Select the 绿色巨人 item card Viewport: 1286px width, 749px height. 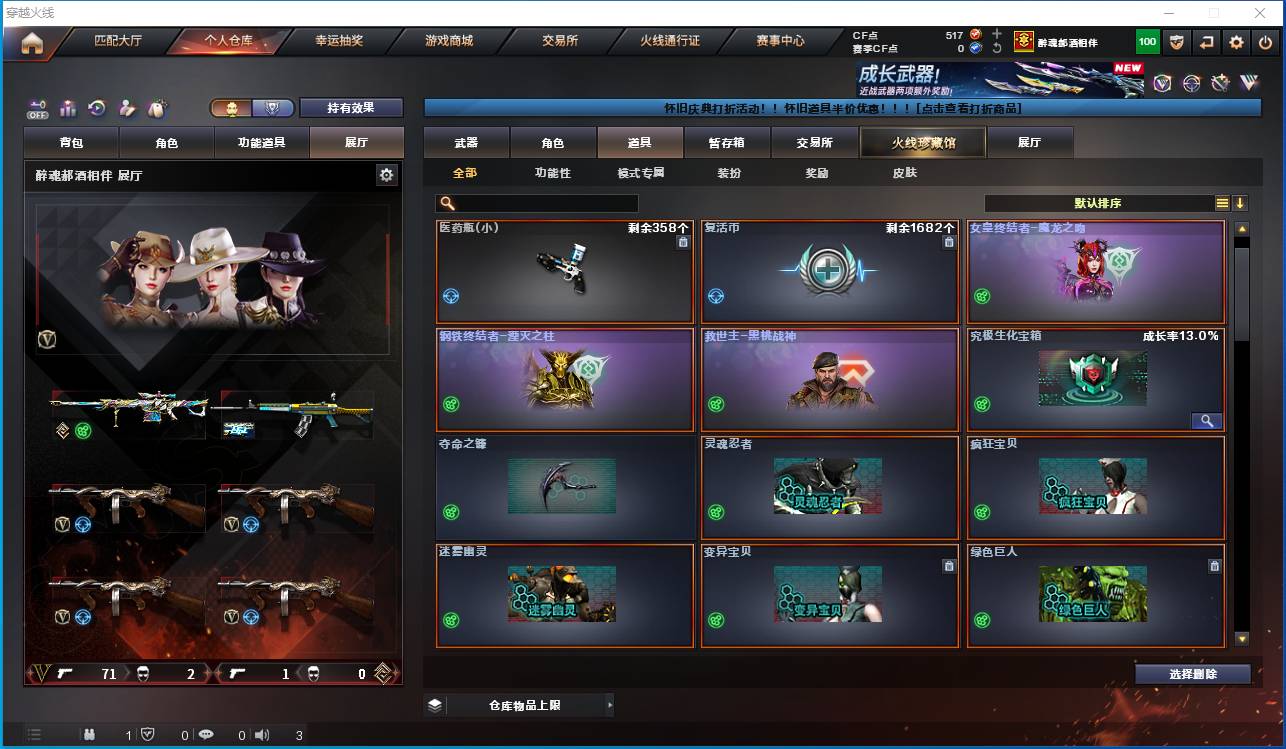(1096, 595)
